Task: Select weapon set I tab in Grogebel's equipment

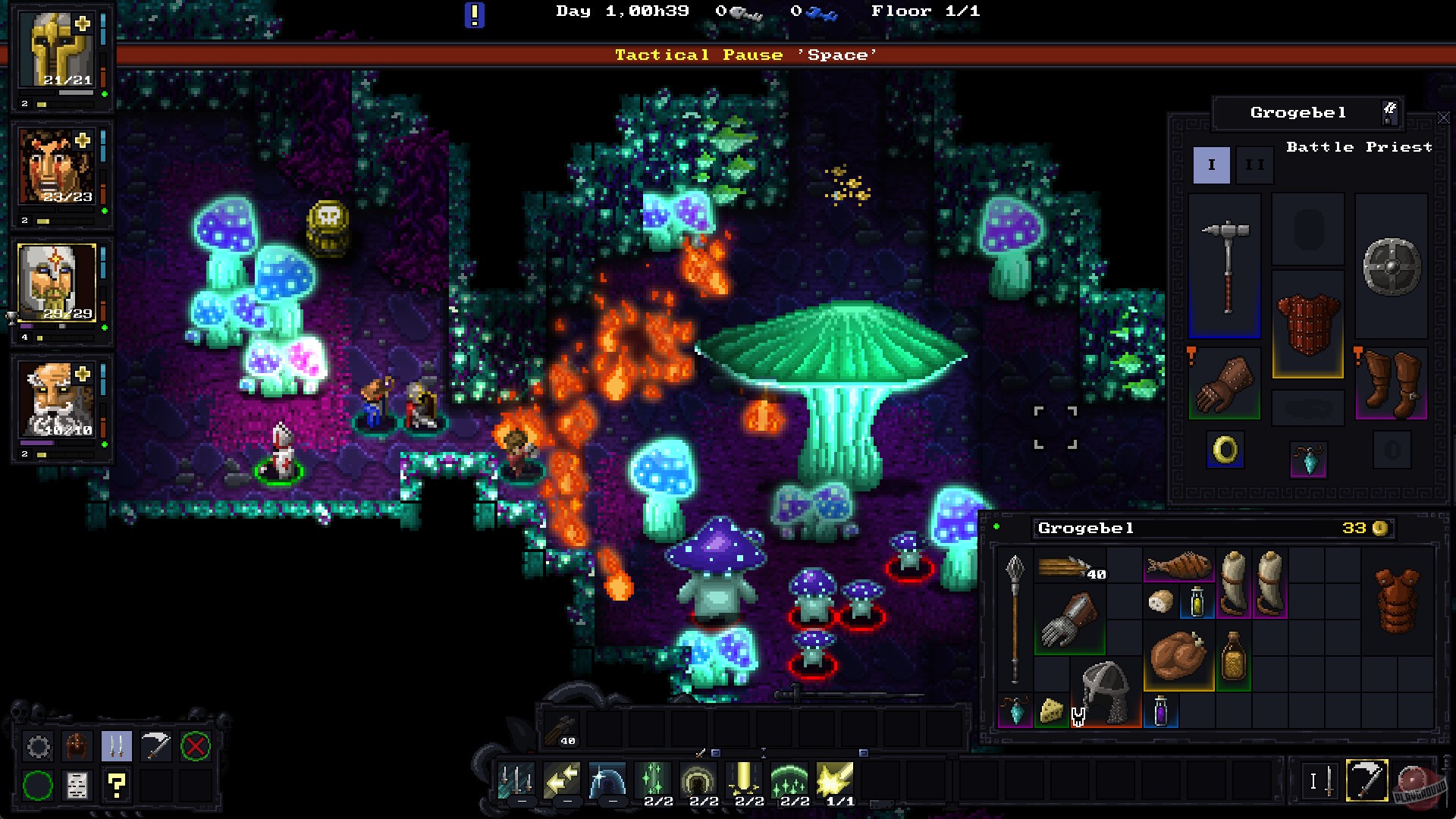Action: [x=1212, y=164]
